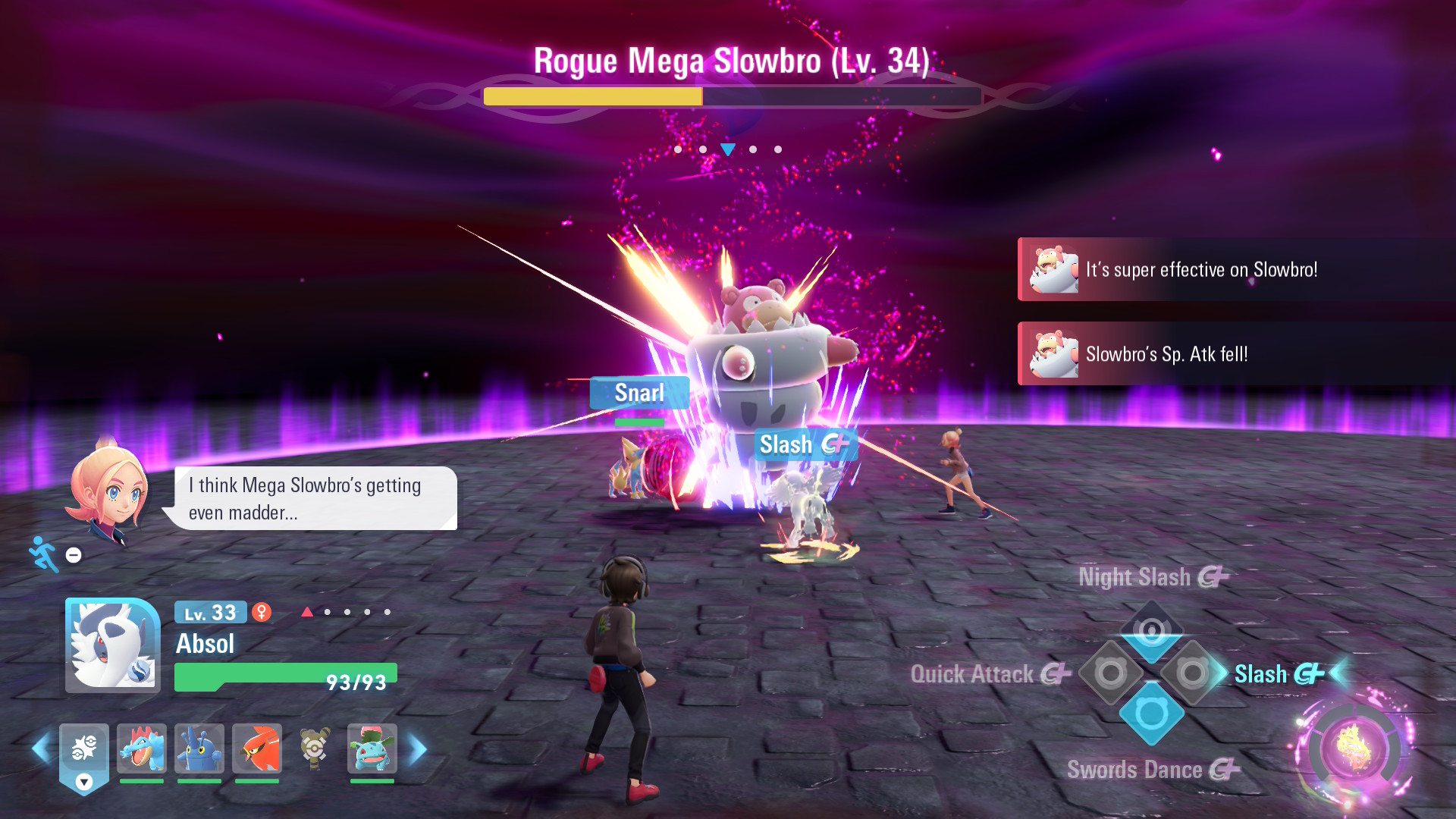Viewport: 1456px width, 819px height.
Task: Click the blue running figure icon
Action: point(44,554)
